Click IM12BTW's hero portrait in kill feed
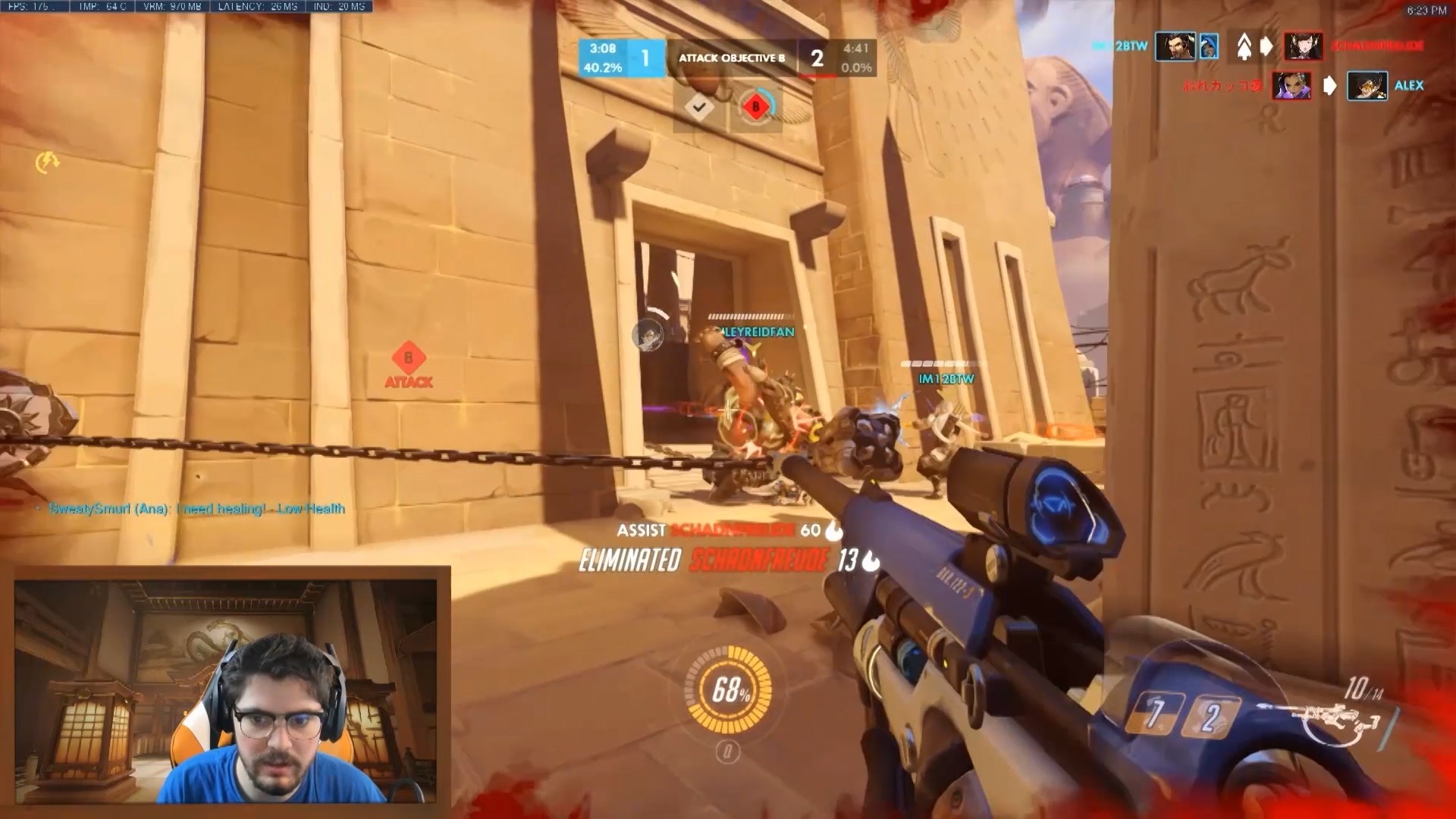Image resolution: width=1456 pixels, height=819 pixels. click(x=1175, y=46)
